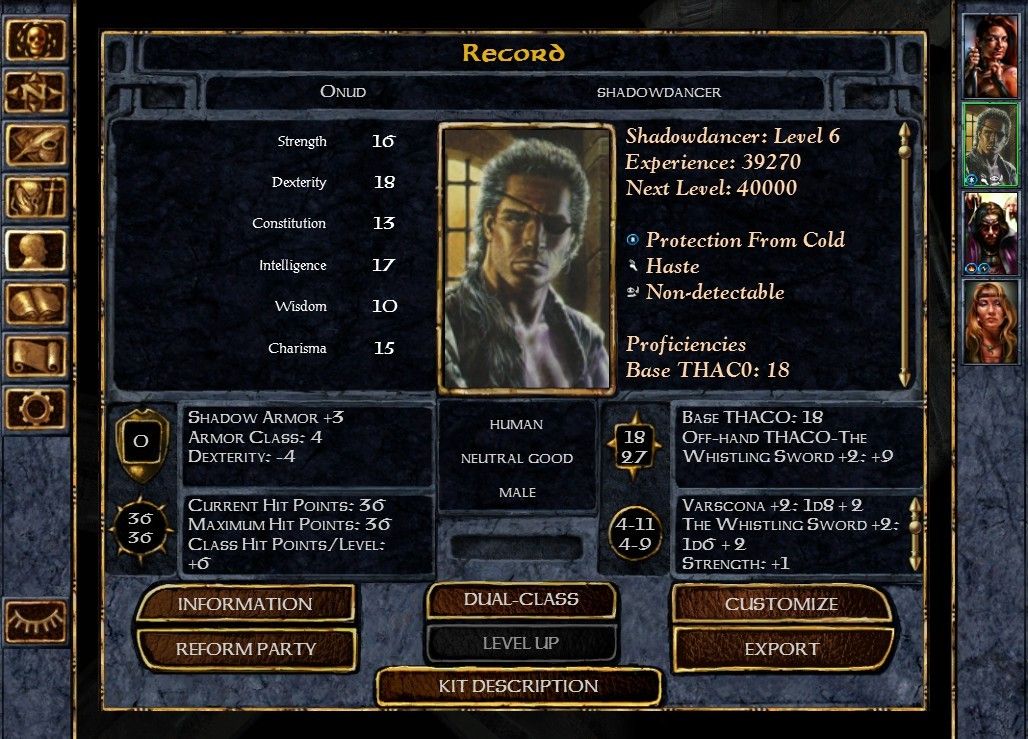1028x739 pixels.
Task: Open the Kit Description
Action: pyautogui.click(x=518, y=686)
